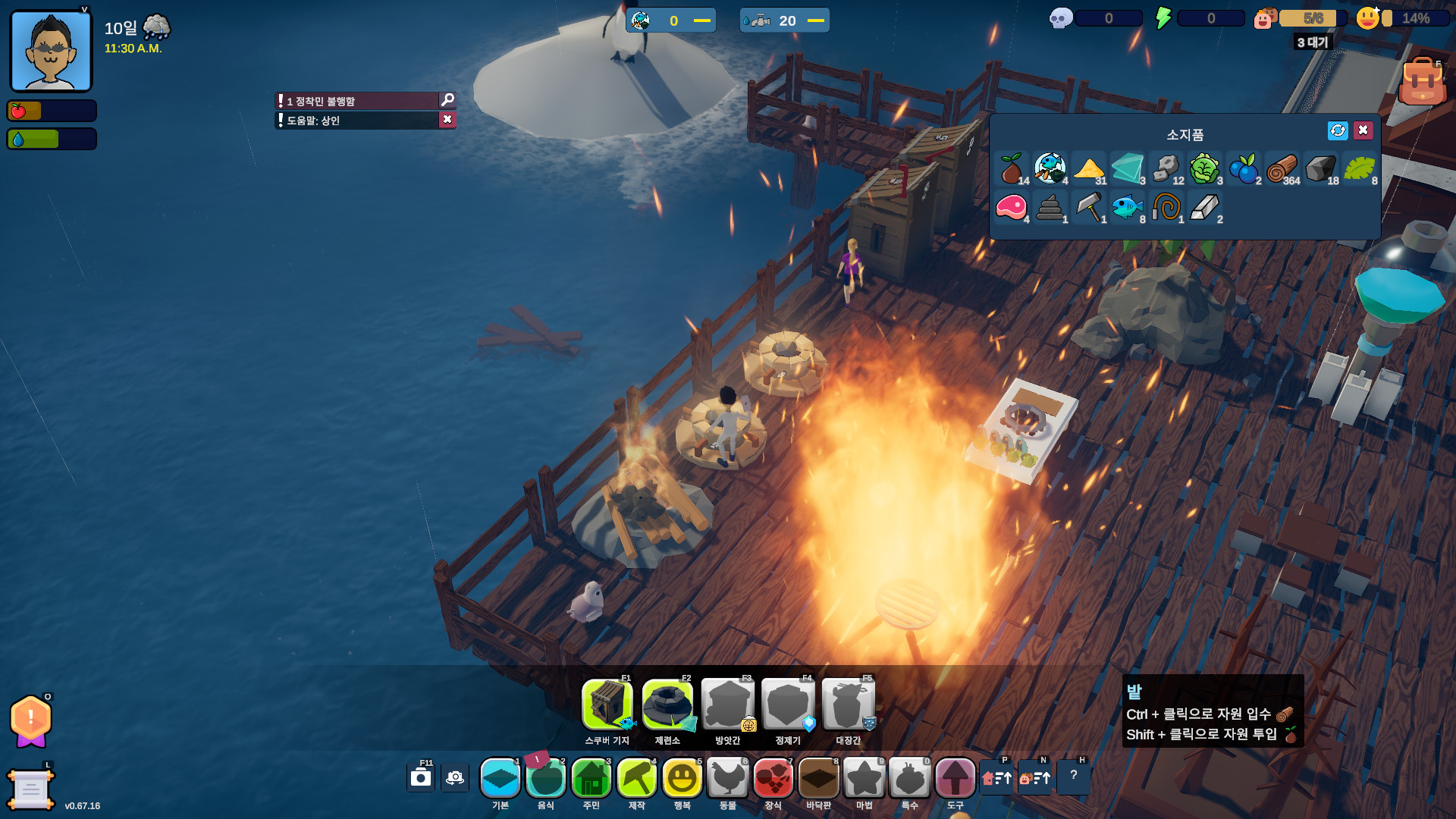Image resolution: width=1456 pixels, height=819 pixels.
Task: Choose the 스쿠버 기지 building option
Action: pyautogui.click(x=607, y=704)
